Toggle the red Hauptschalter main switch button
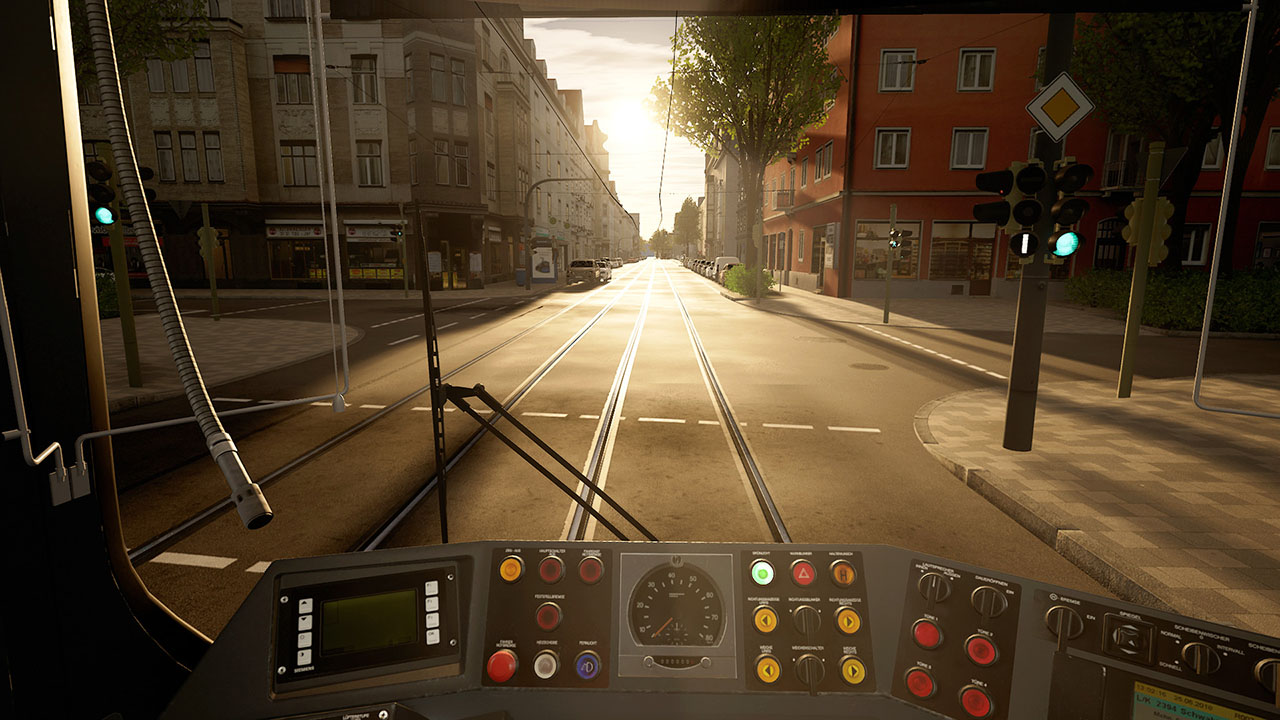The width and height of the screenshot is (1280, 720). pyautogui.click(x=551, y=570)
